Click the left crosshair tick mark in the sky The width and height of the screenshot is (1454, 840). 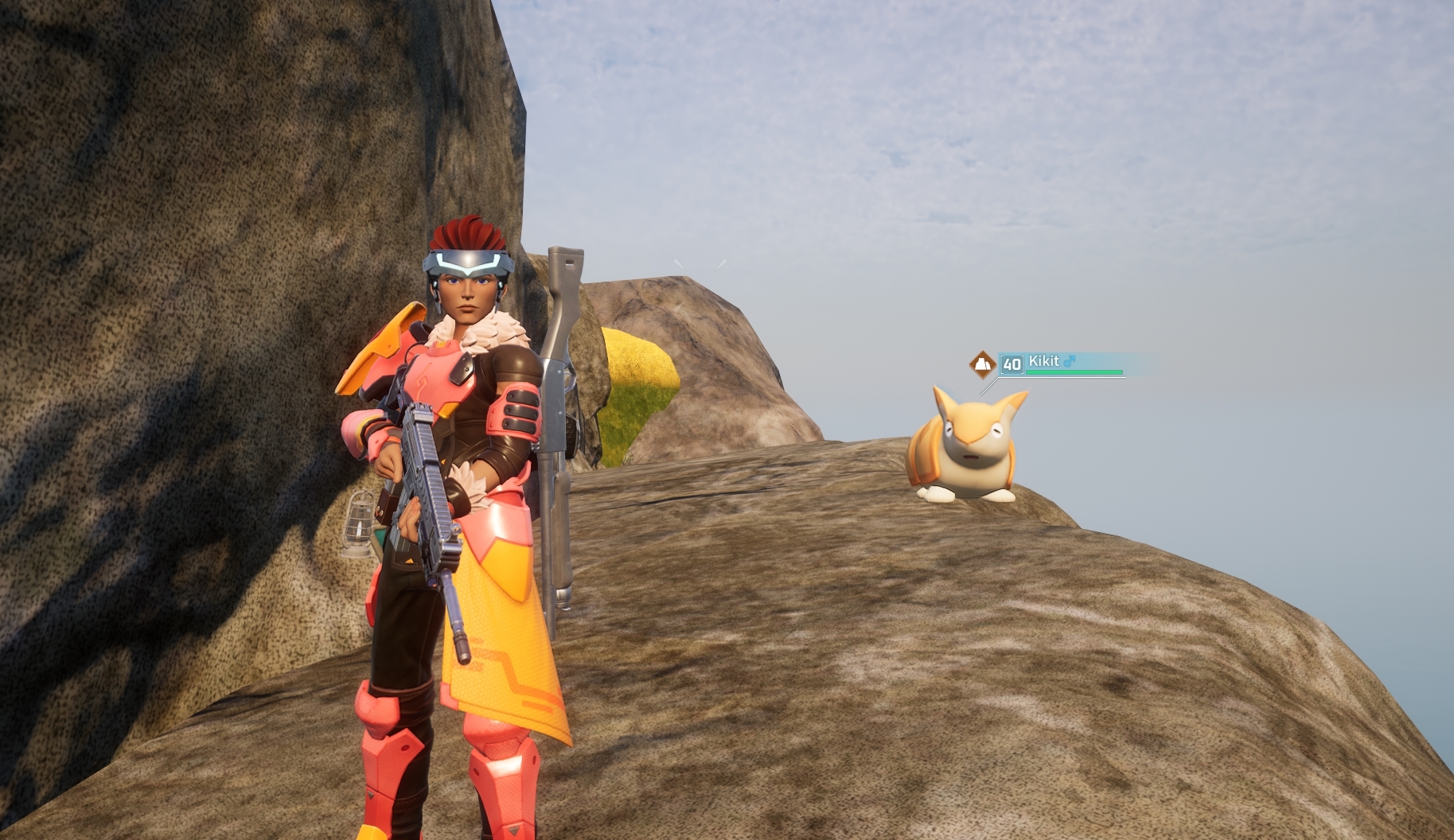coord(678,264)
